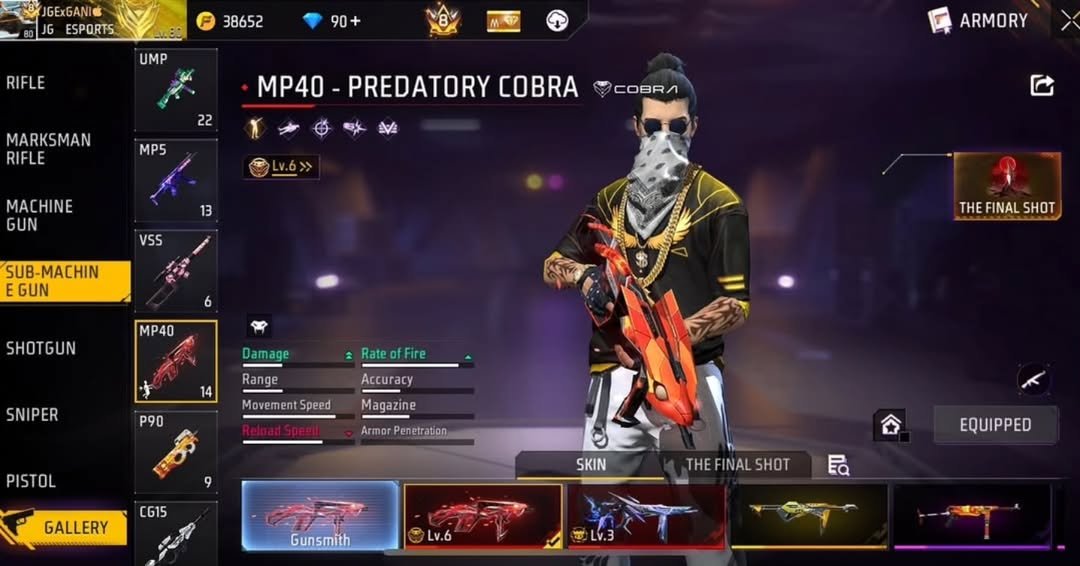
Task: Open The Final Shot emote card
Action: click(1007, 186)
